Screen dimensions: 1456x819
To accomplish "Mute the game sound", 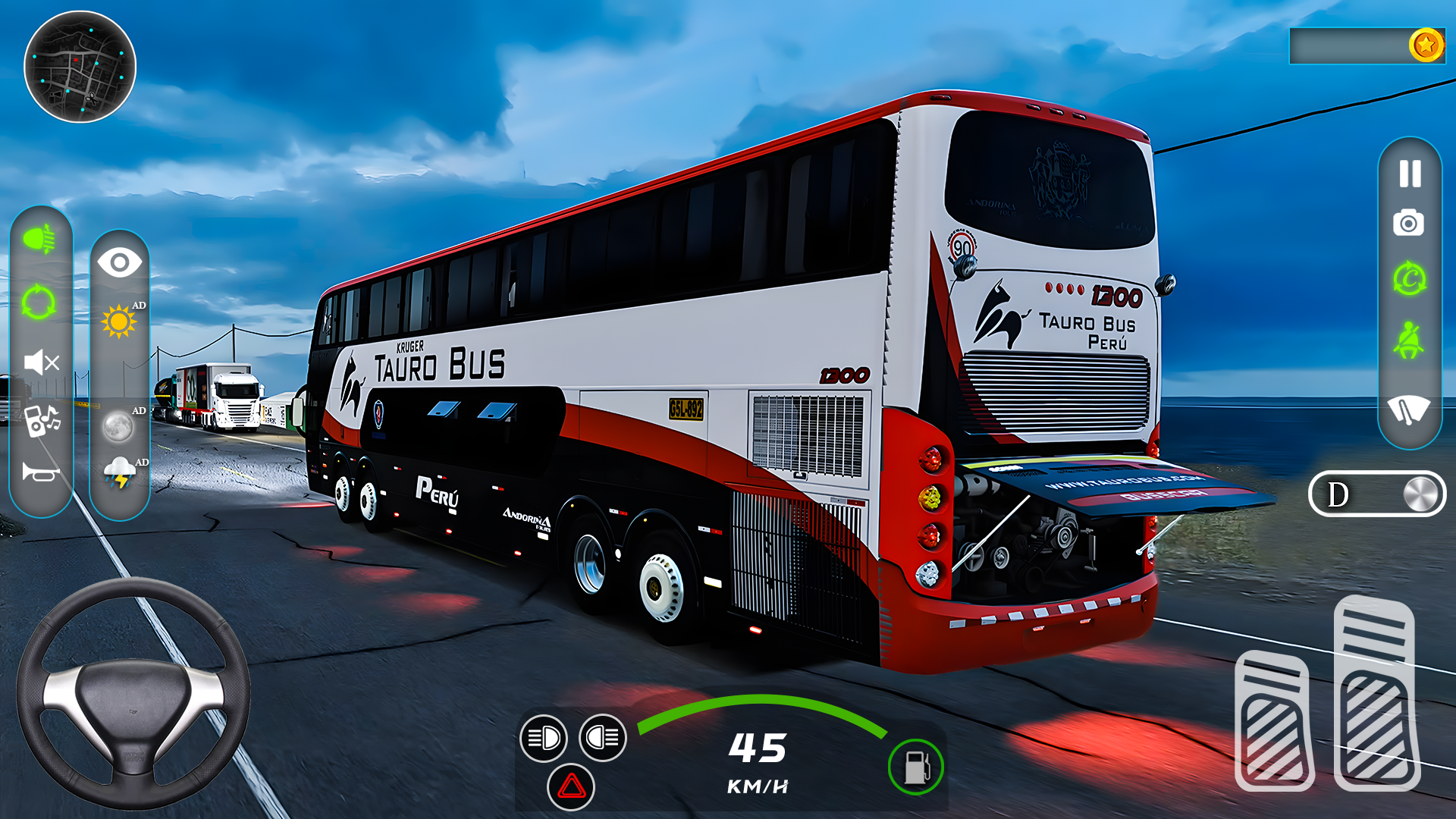I will 42,362.
